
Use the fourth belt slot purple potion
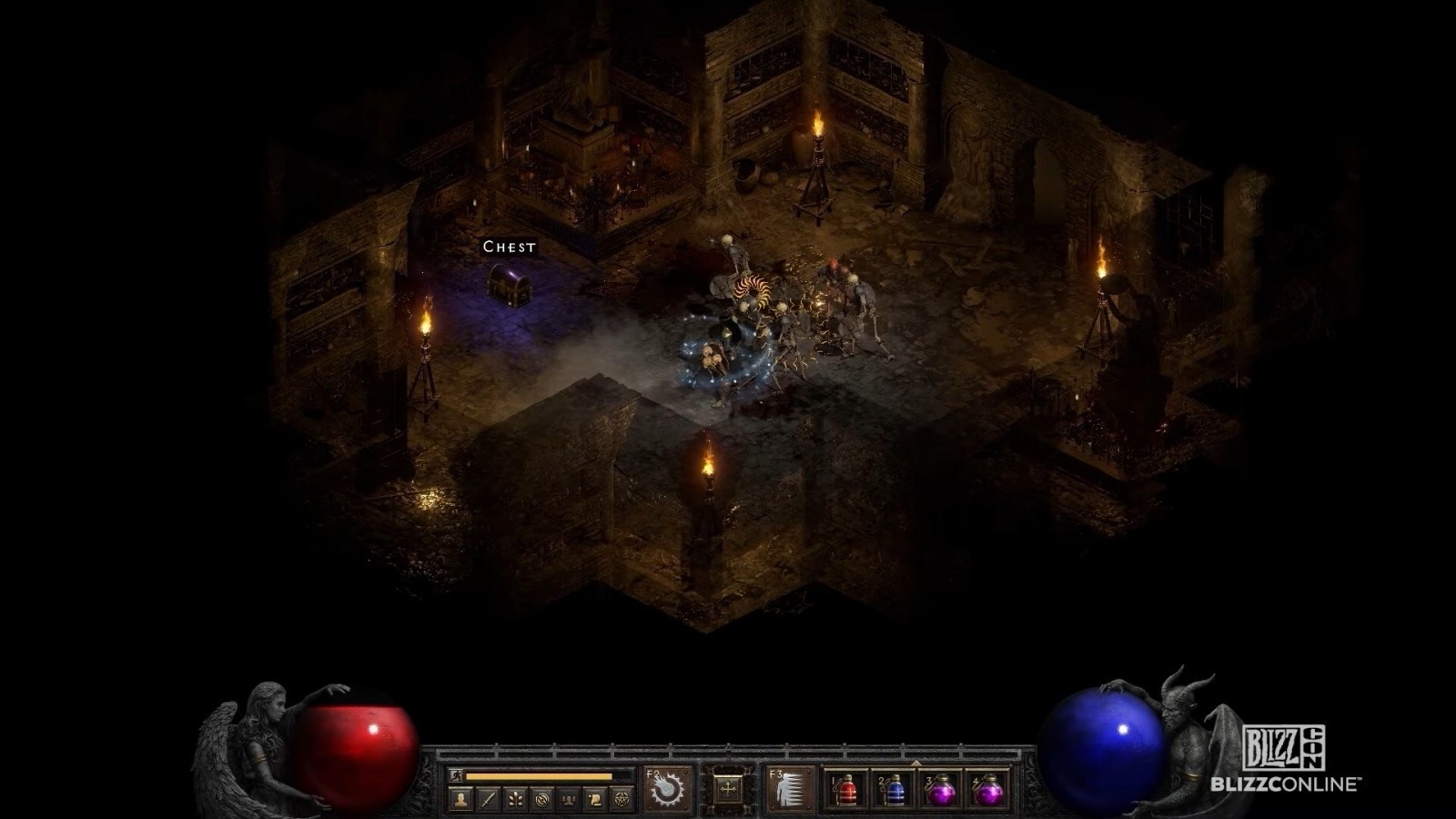(x=988, y=790)
